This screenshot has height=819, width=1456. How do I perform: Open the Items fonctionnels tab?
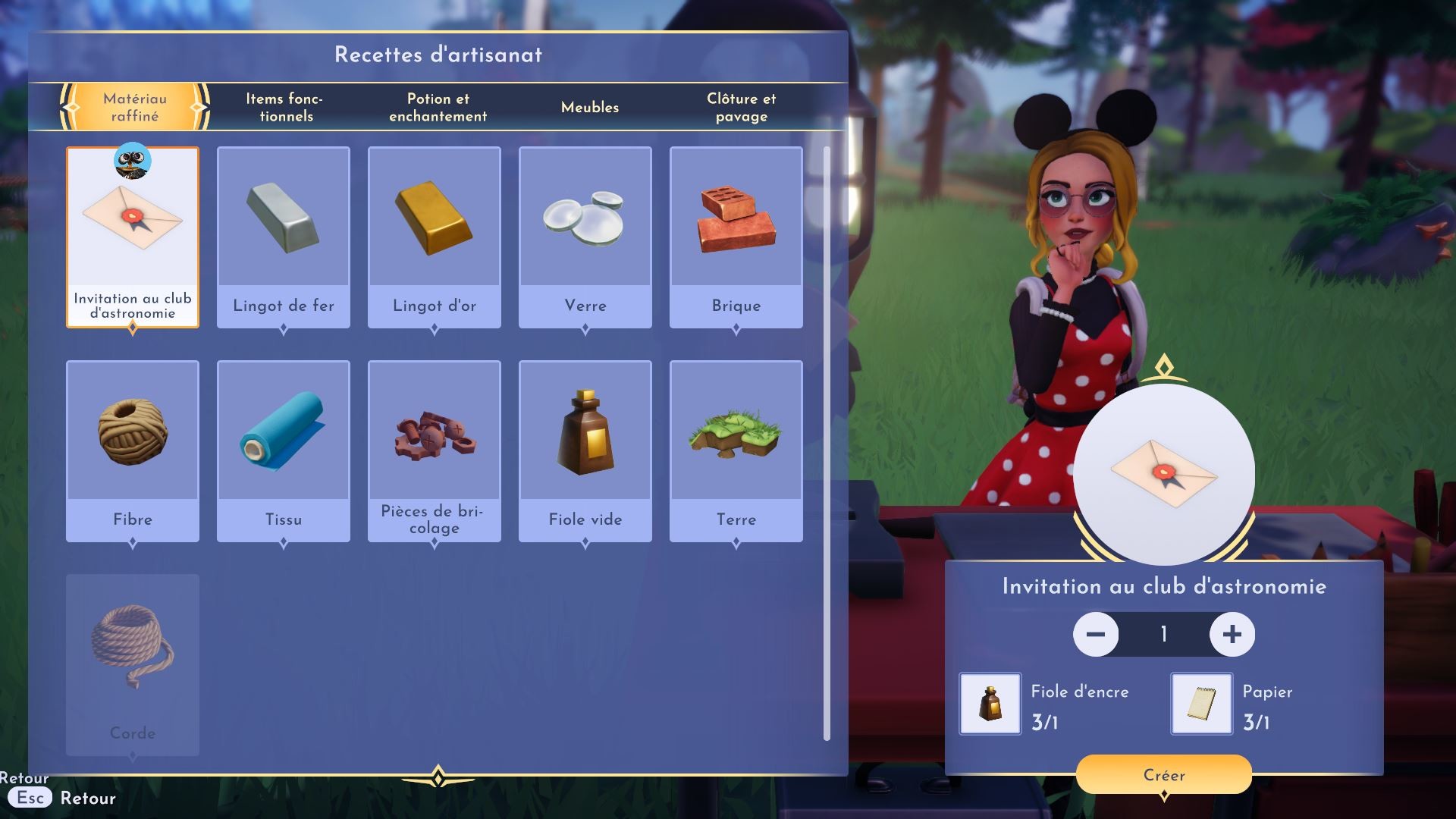click(x=285, y=107)
